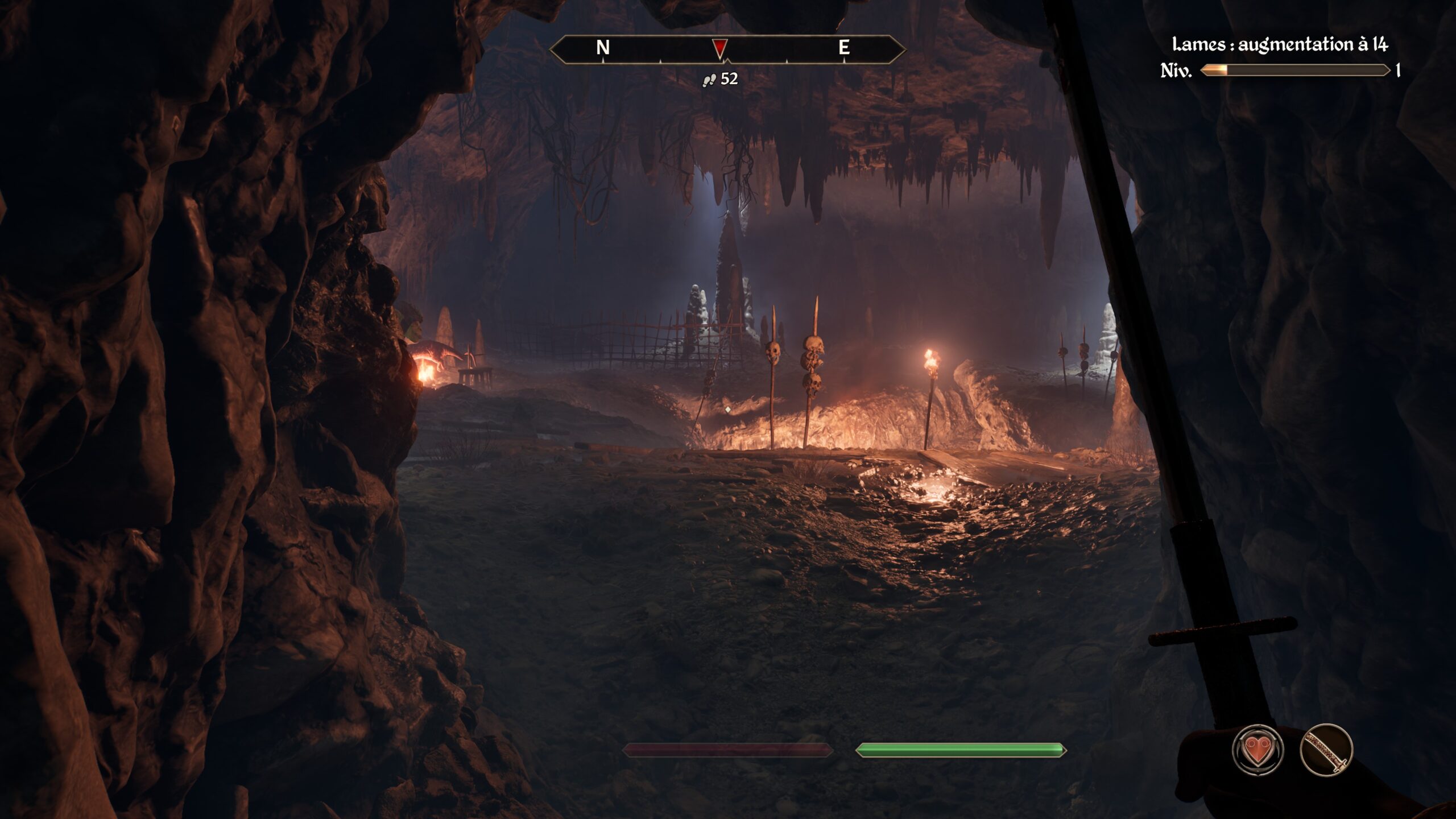Click the red quest marker on the compass

[x=720, y=48]
